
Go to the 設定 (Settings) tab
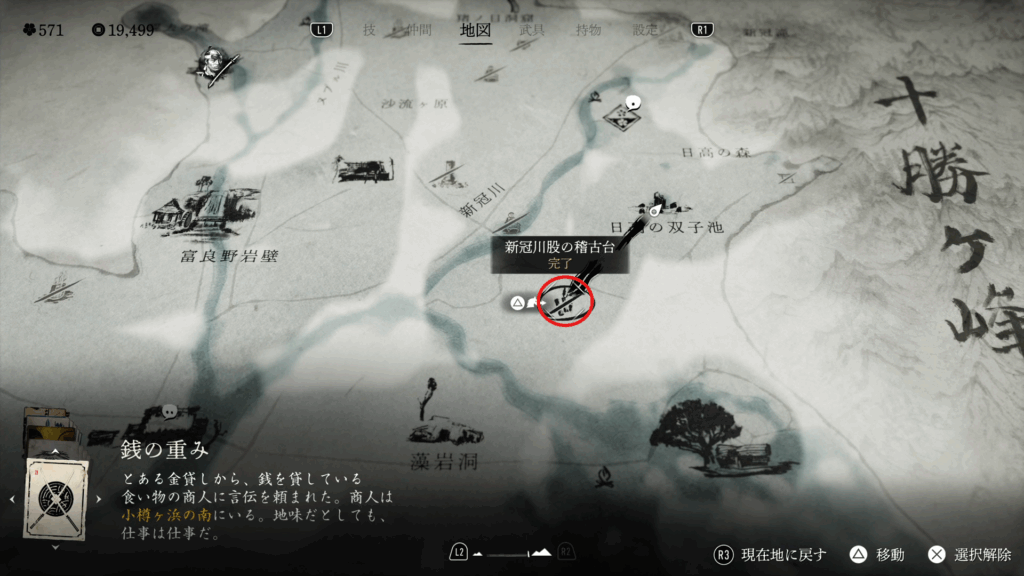(645, 30)
